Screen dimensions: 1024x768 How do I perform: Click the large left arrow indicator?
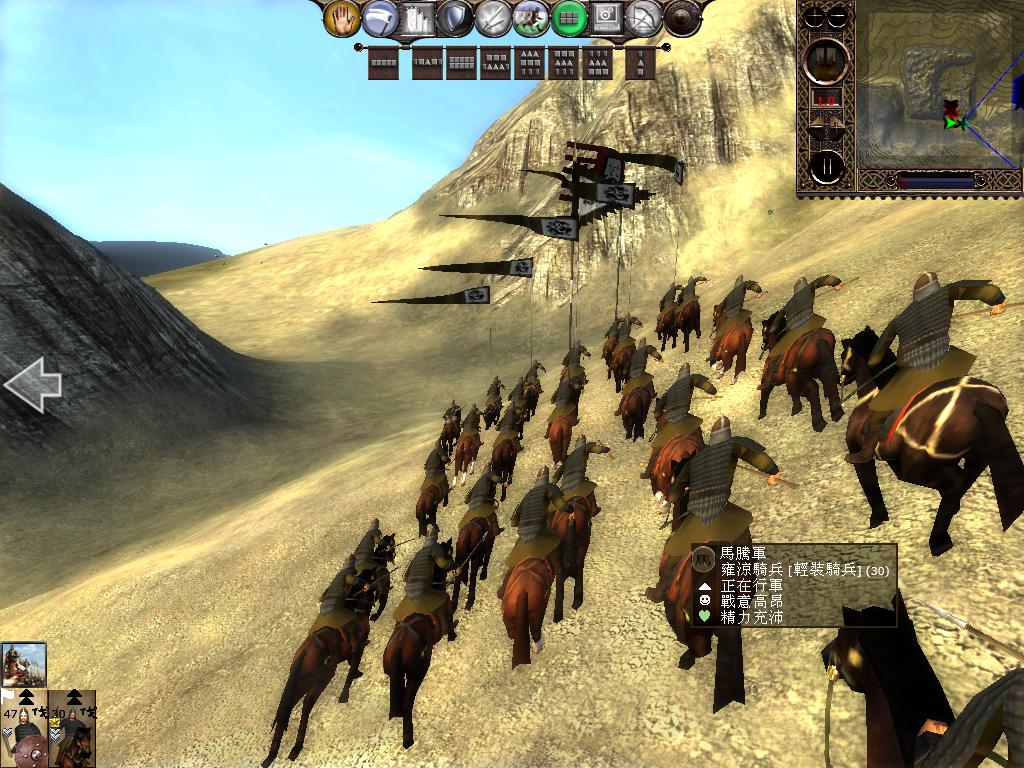coord(32,385)
